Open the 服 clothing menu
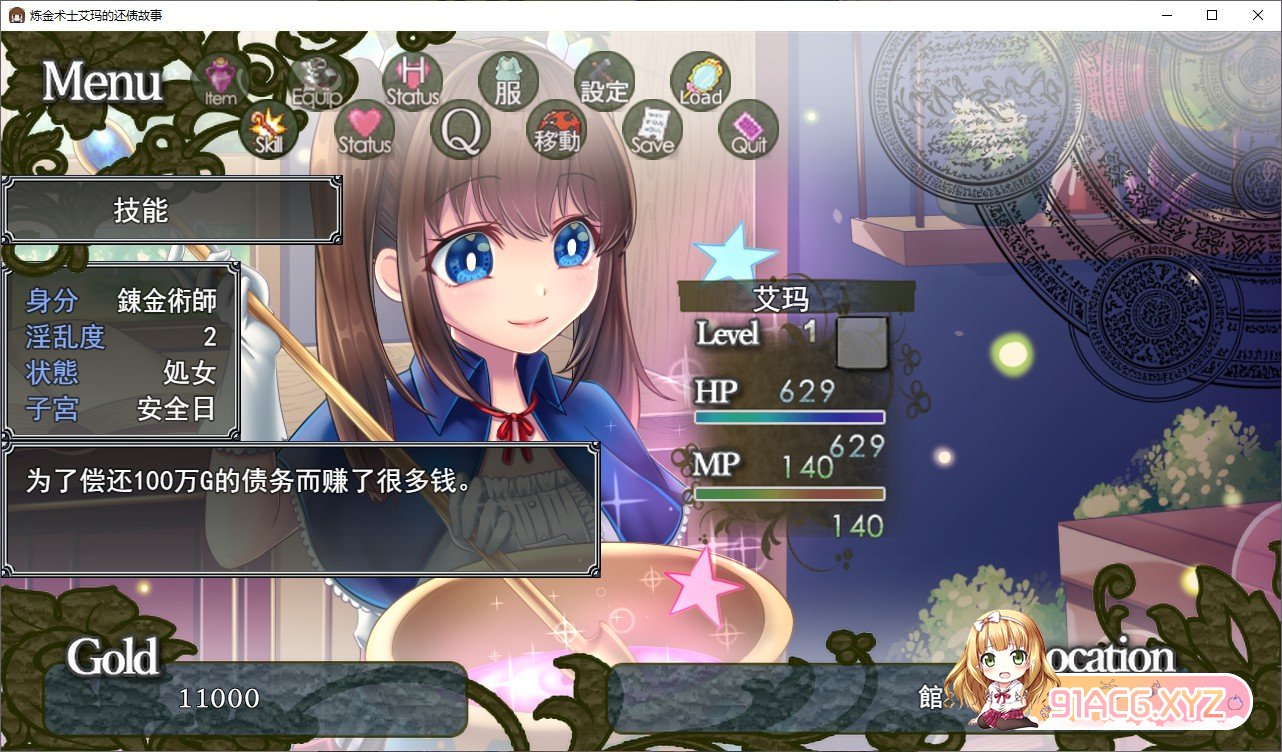1282x752 pixels. [508, 81]
